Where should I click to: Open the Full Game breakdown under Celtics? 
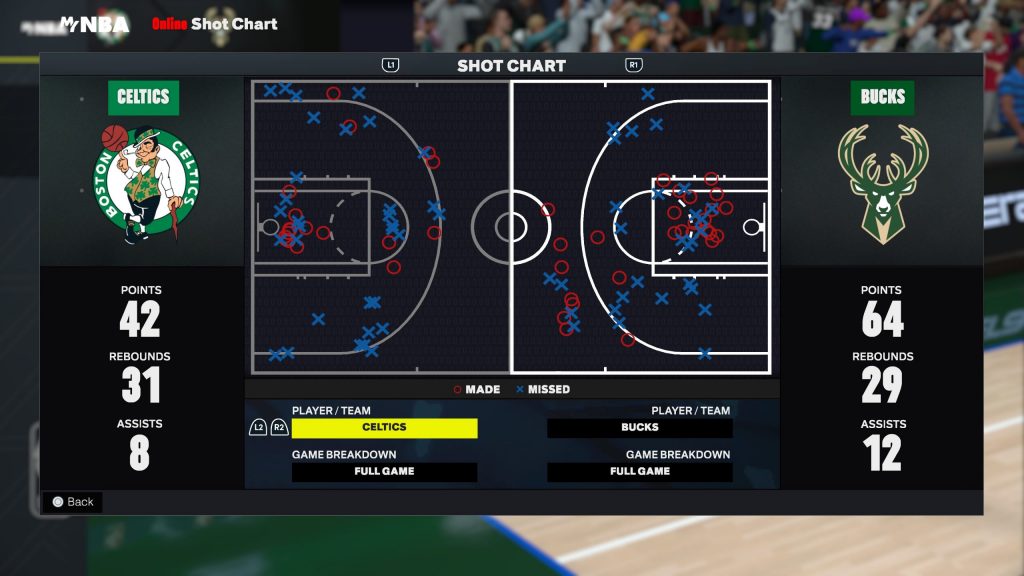(x=384, y=472)
